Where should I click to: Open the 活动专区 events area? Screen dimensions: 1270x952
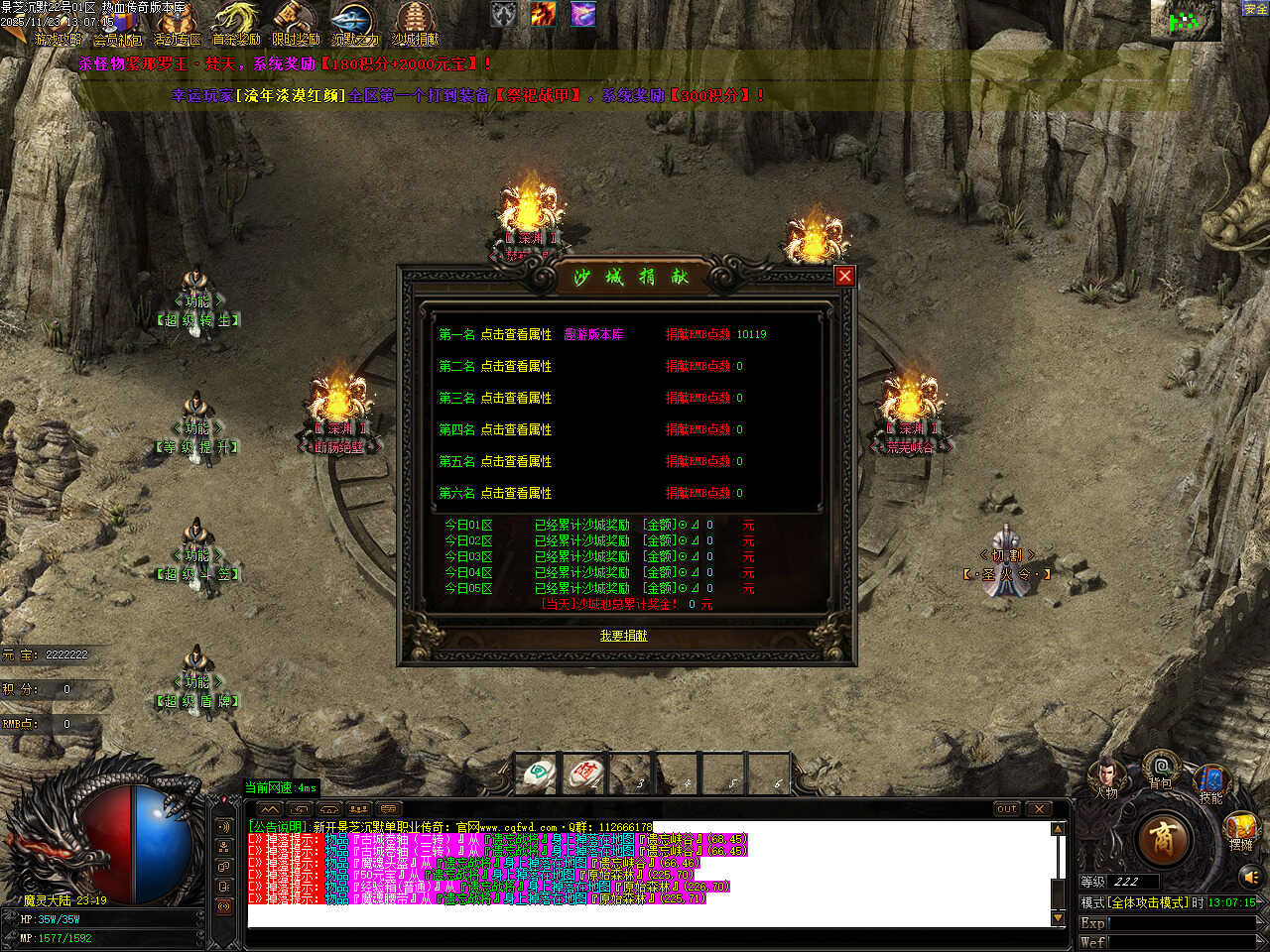[x=178, y=28]
